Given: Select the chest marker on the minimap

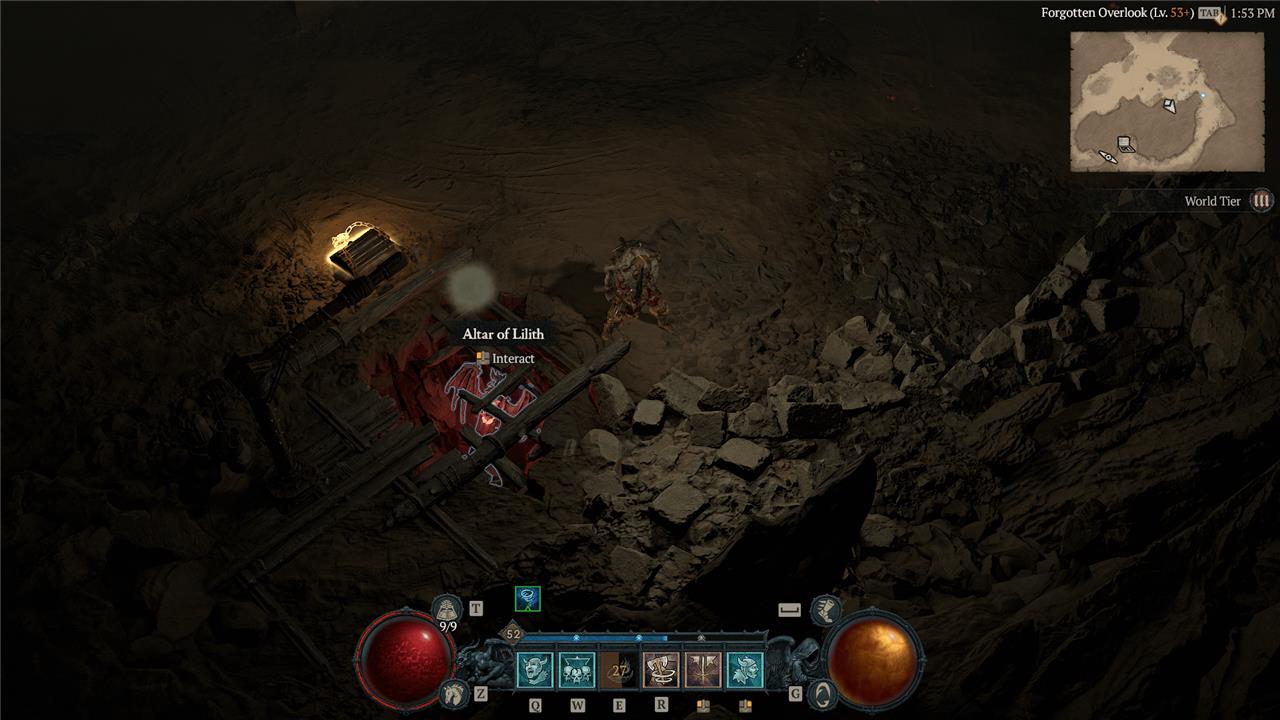Looking at the screenshot, I should pyautogui.click(x=1125, y=144).
